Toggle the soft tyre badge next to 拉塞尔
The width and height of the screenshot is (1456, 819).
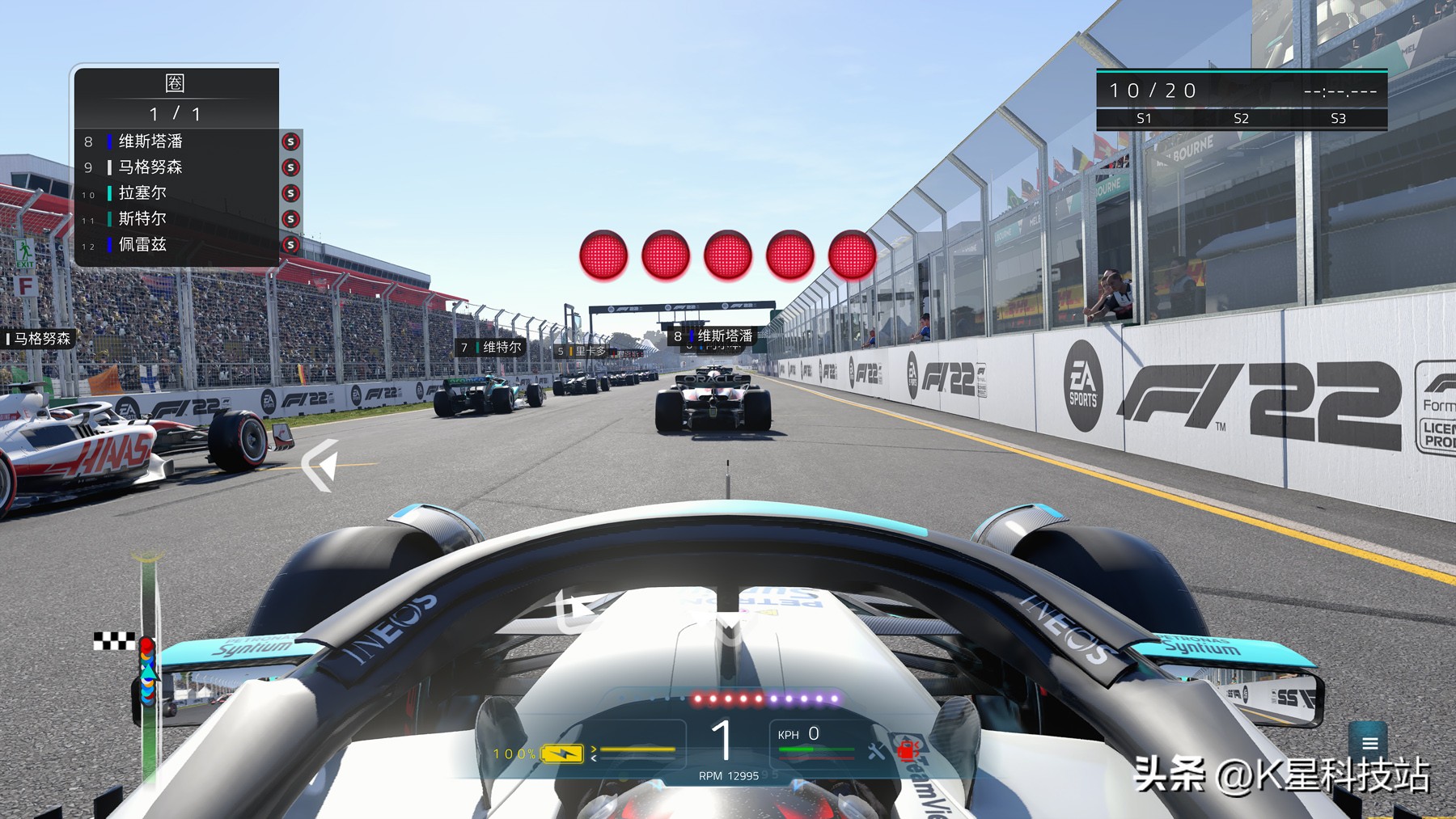pyautogui.click(x=290, y=193)
